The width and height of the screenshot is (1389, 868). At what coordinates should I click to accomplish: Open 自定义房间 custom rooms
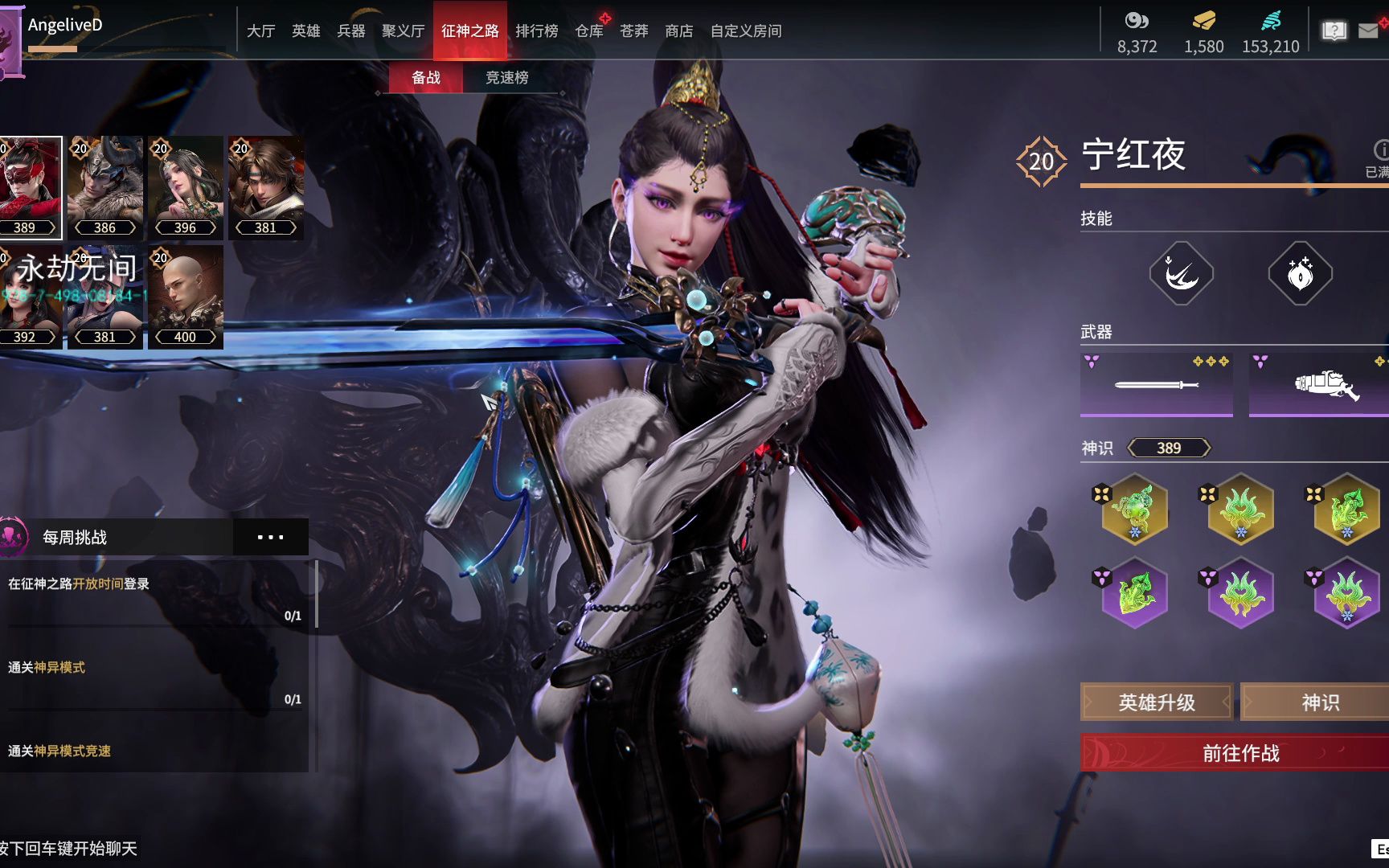coord(745,31)
